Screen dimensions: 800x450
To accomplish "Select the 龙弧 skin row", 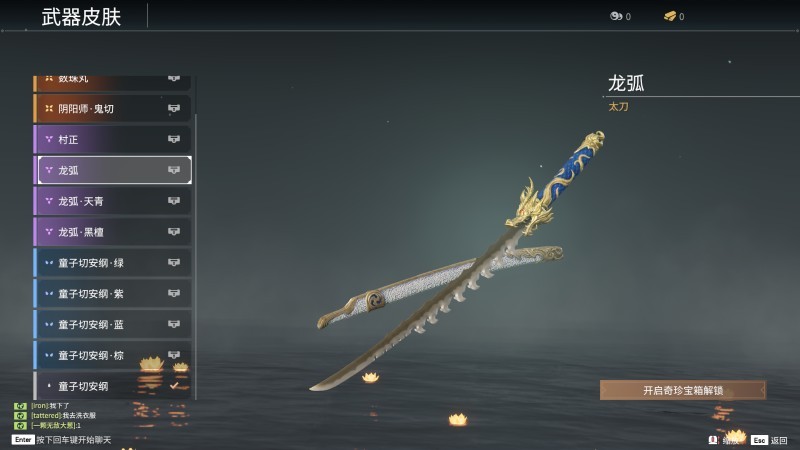I will click(x=113, y=170).
